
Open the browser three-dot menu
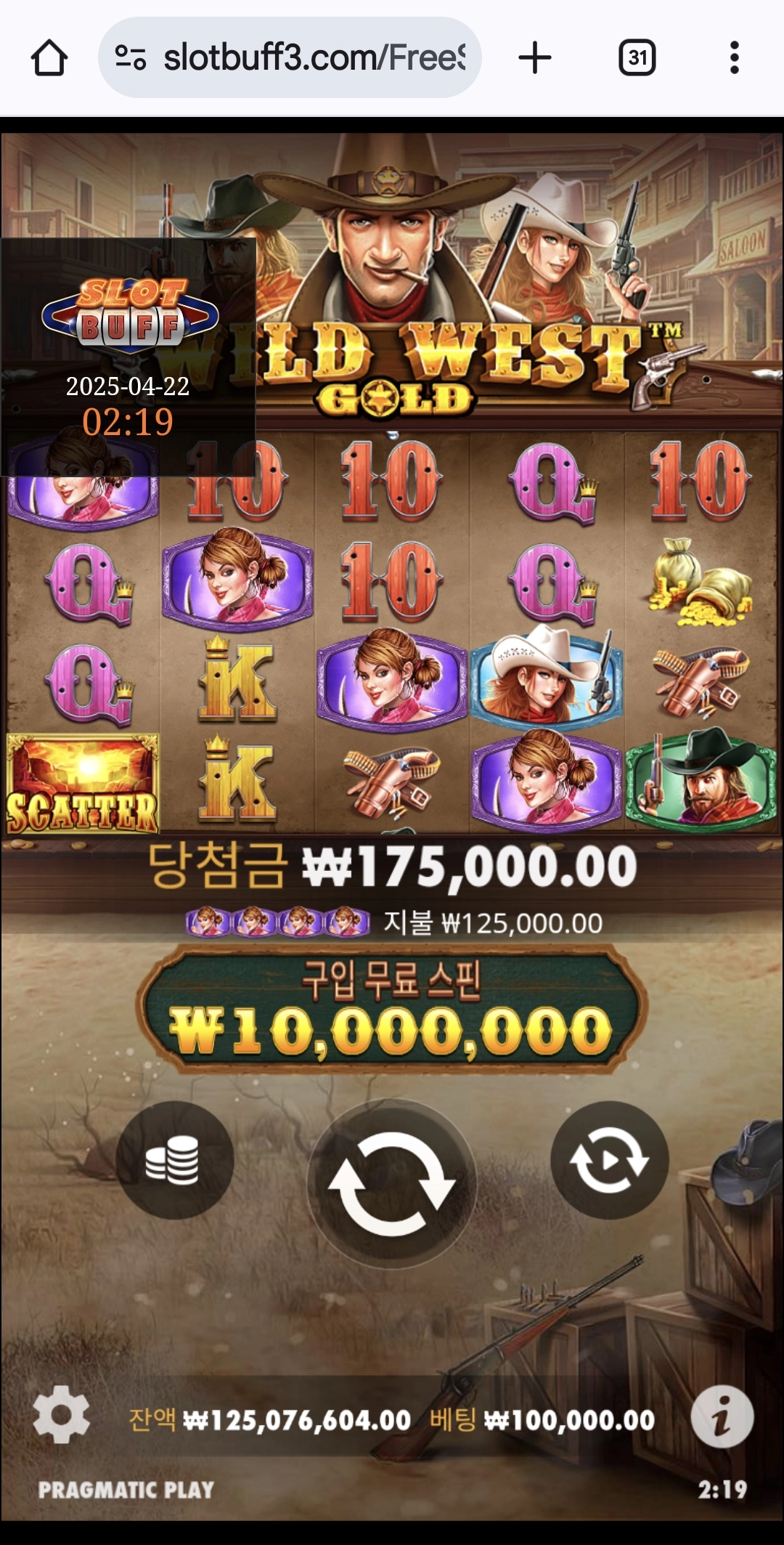(x=734, y=58)
